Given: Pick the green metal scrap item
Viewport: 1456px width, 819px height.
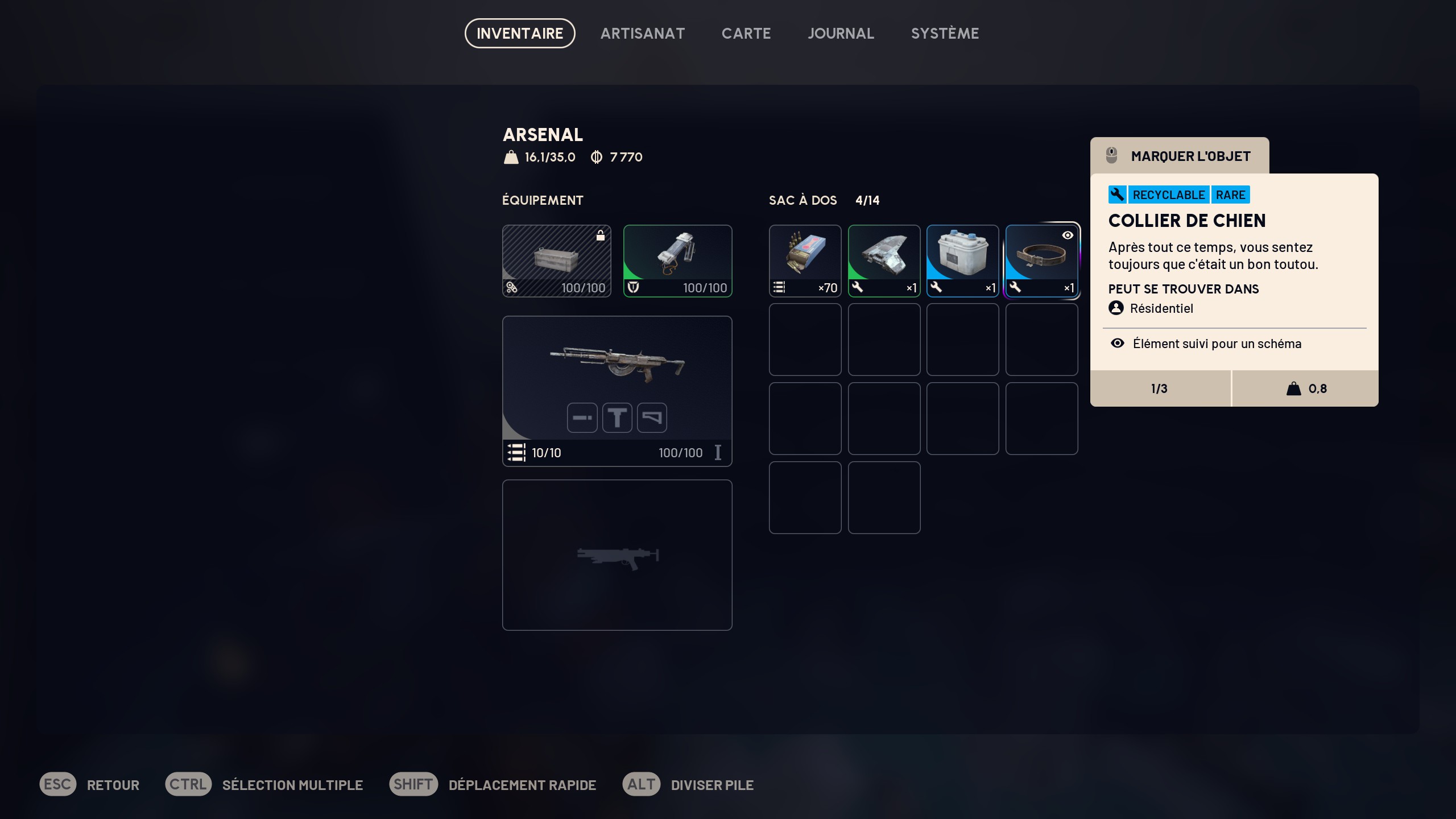Looking at the screenshot, I should point(884,260).
